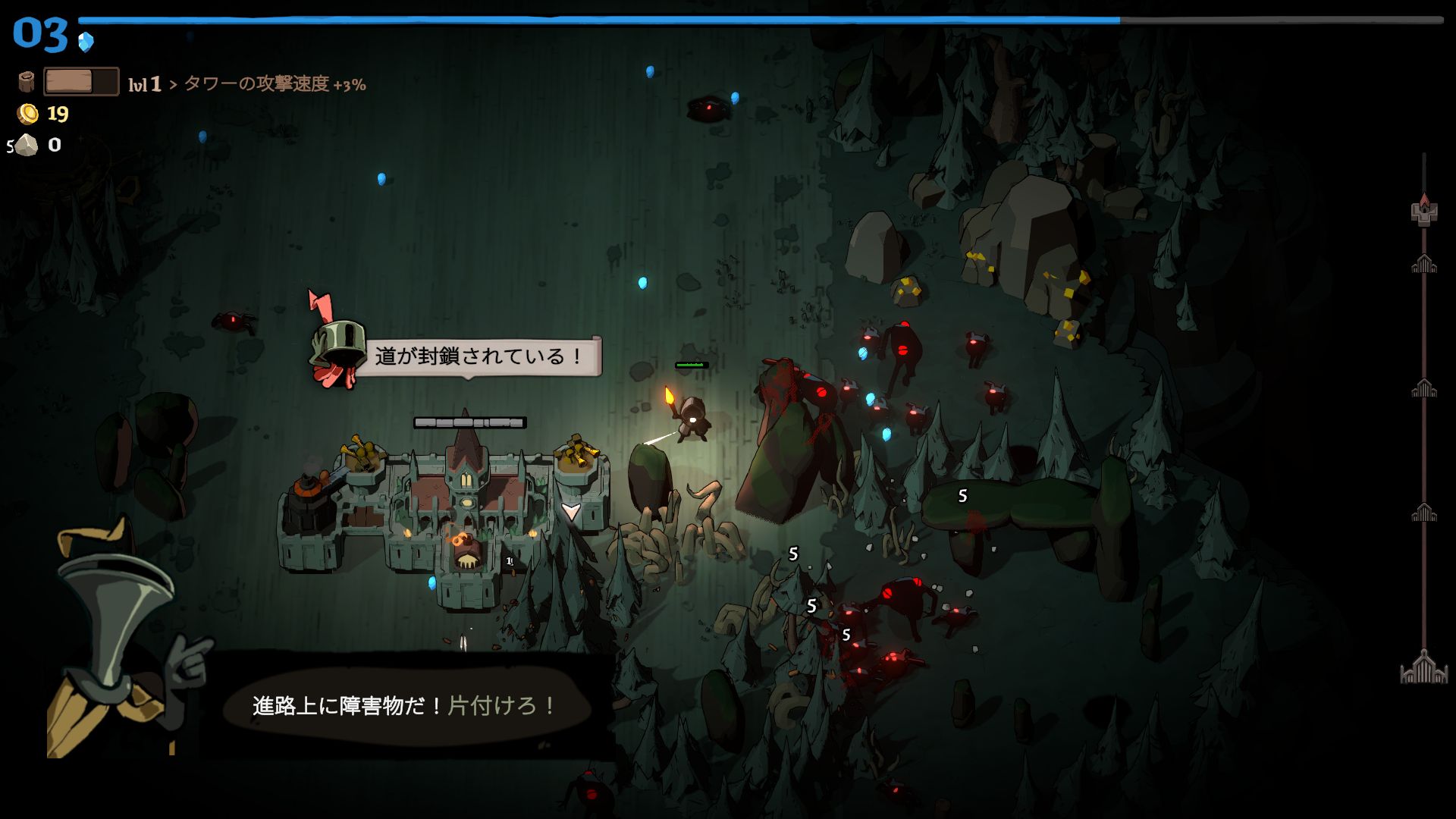Dismiss the '進路上に障害物だ！' tutorial dialogue
Screen dimensions: 1456x819
coord(406,706)
